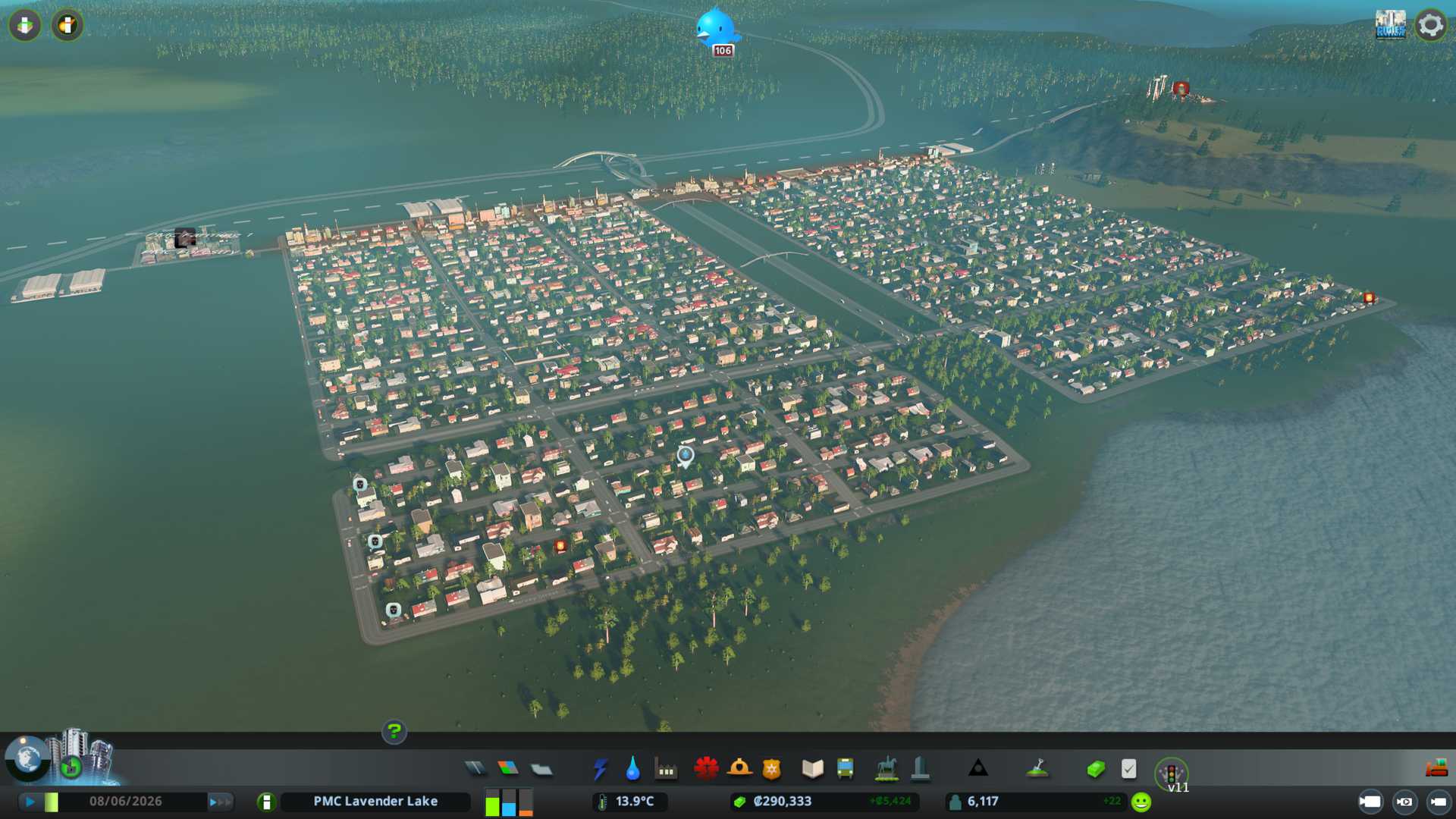Open the Electricity build menu
Viewport: 1456px width, 819px height.
click(x=600, y=769)
